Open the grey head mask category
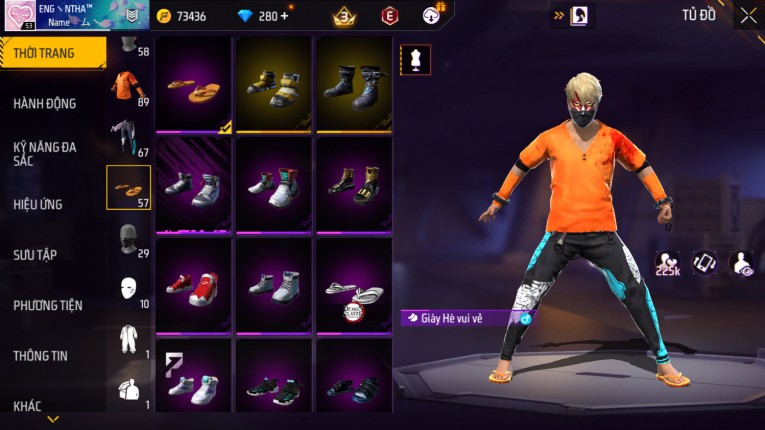 click(127, 240)
